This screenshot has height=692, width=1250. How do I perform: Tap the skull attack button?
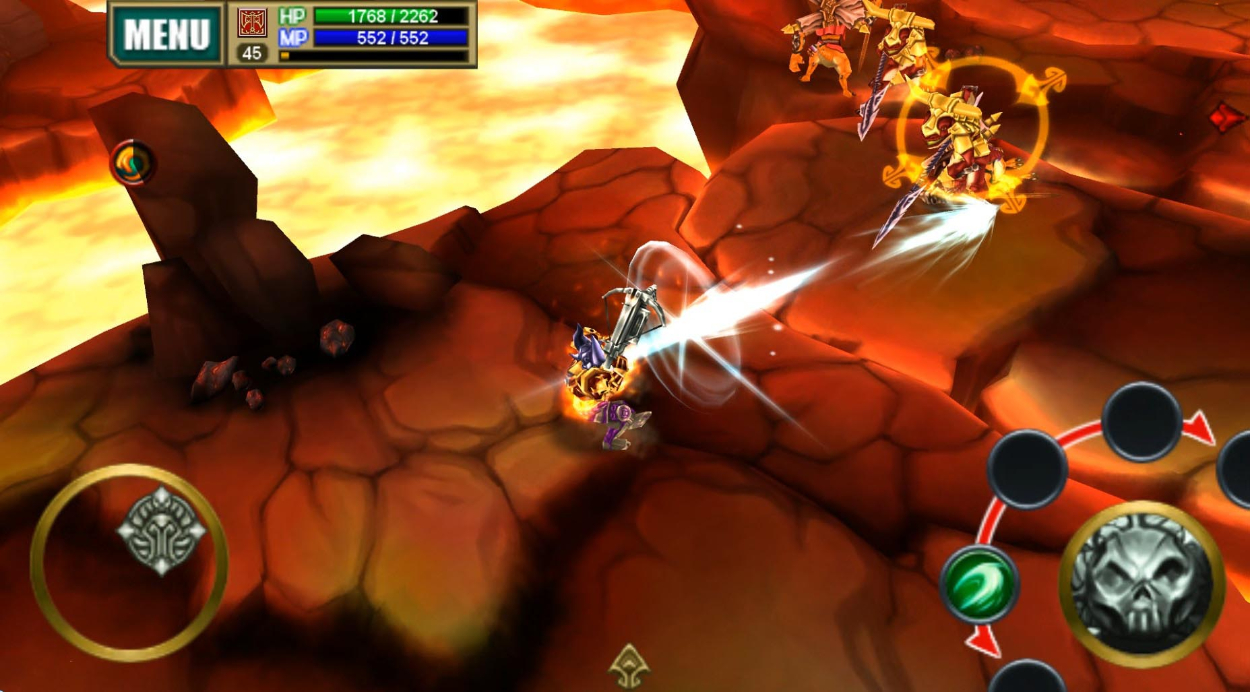pos(1141,584)
